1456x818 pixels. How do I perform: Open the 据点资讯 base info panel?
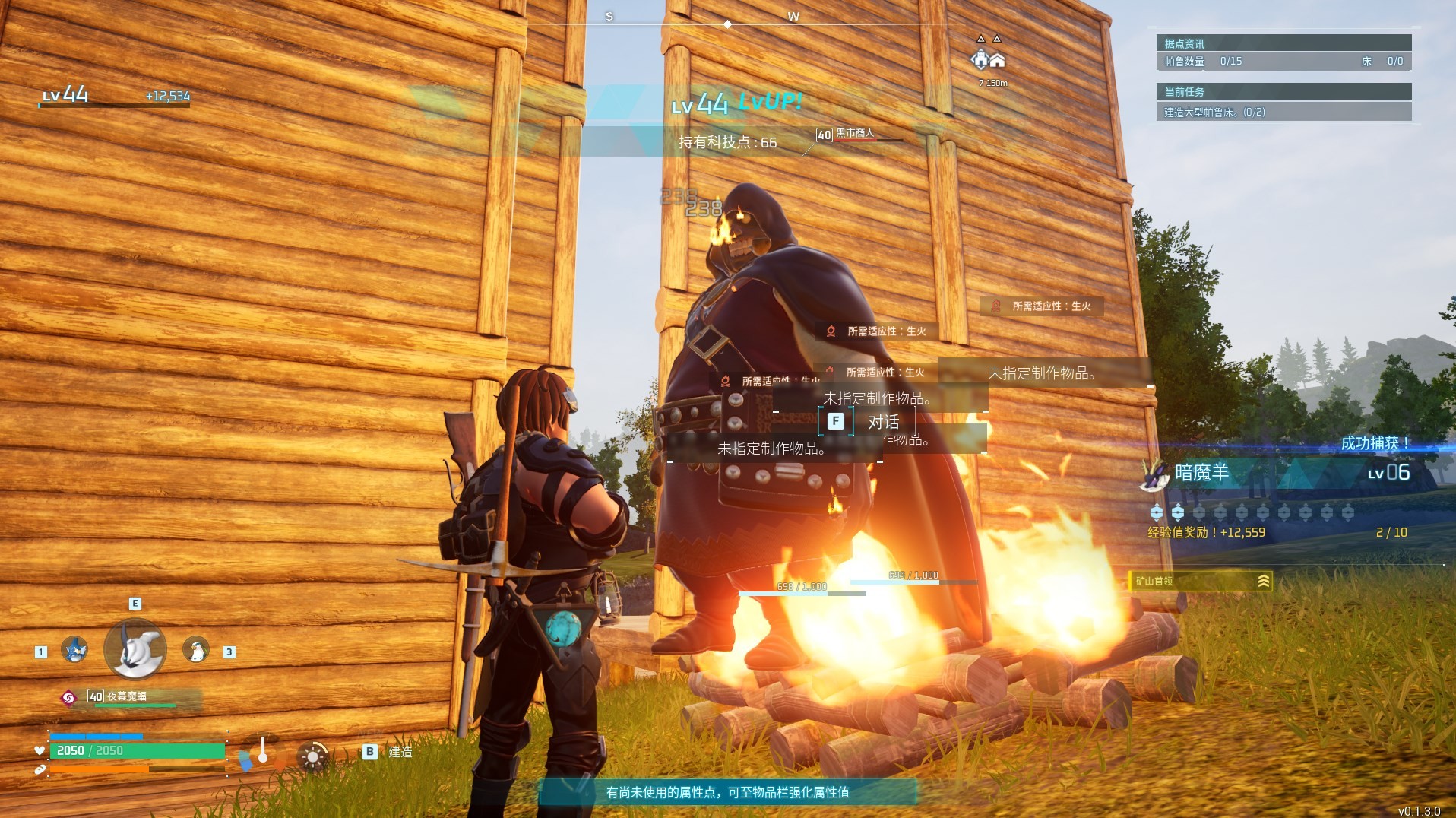(1283, 43)
